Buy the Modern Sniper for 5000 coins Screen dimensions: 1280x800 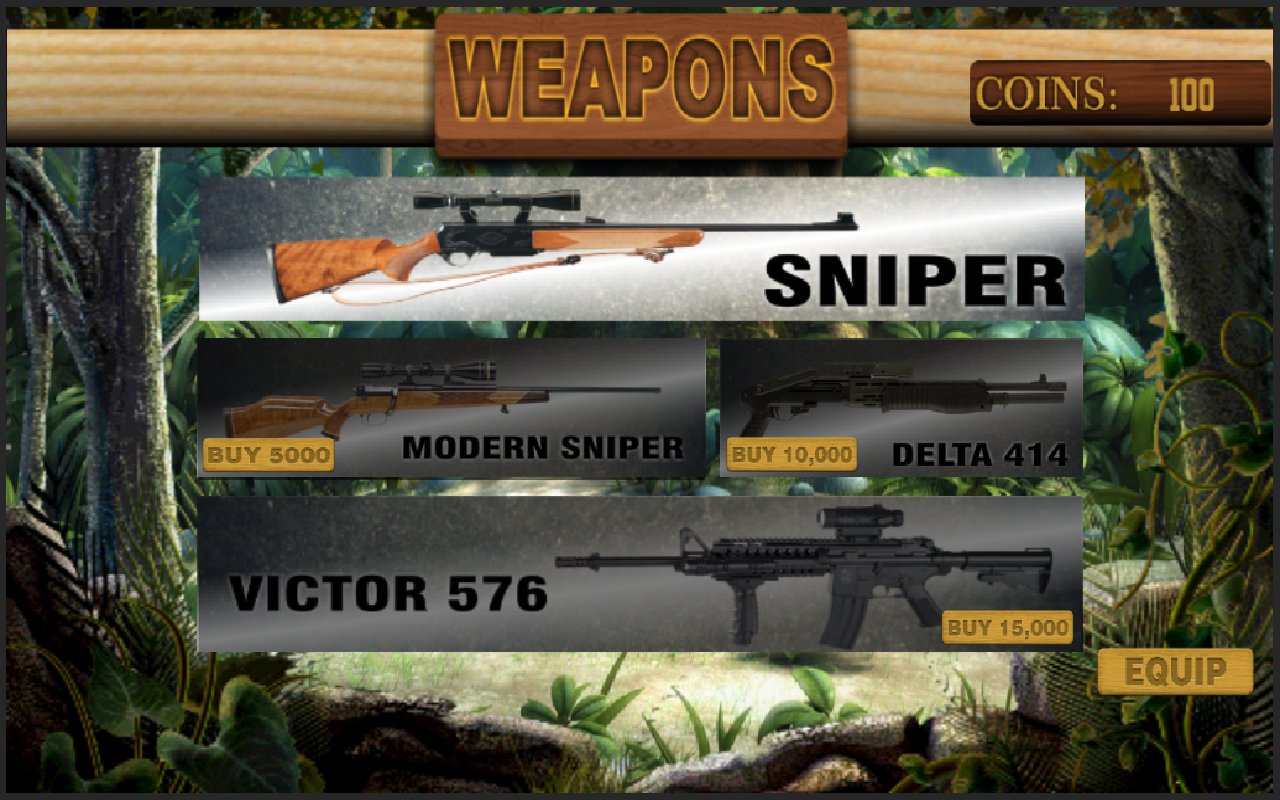[x=268, y=456]
